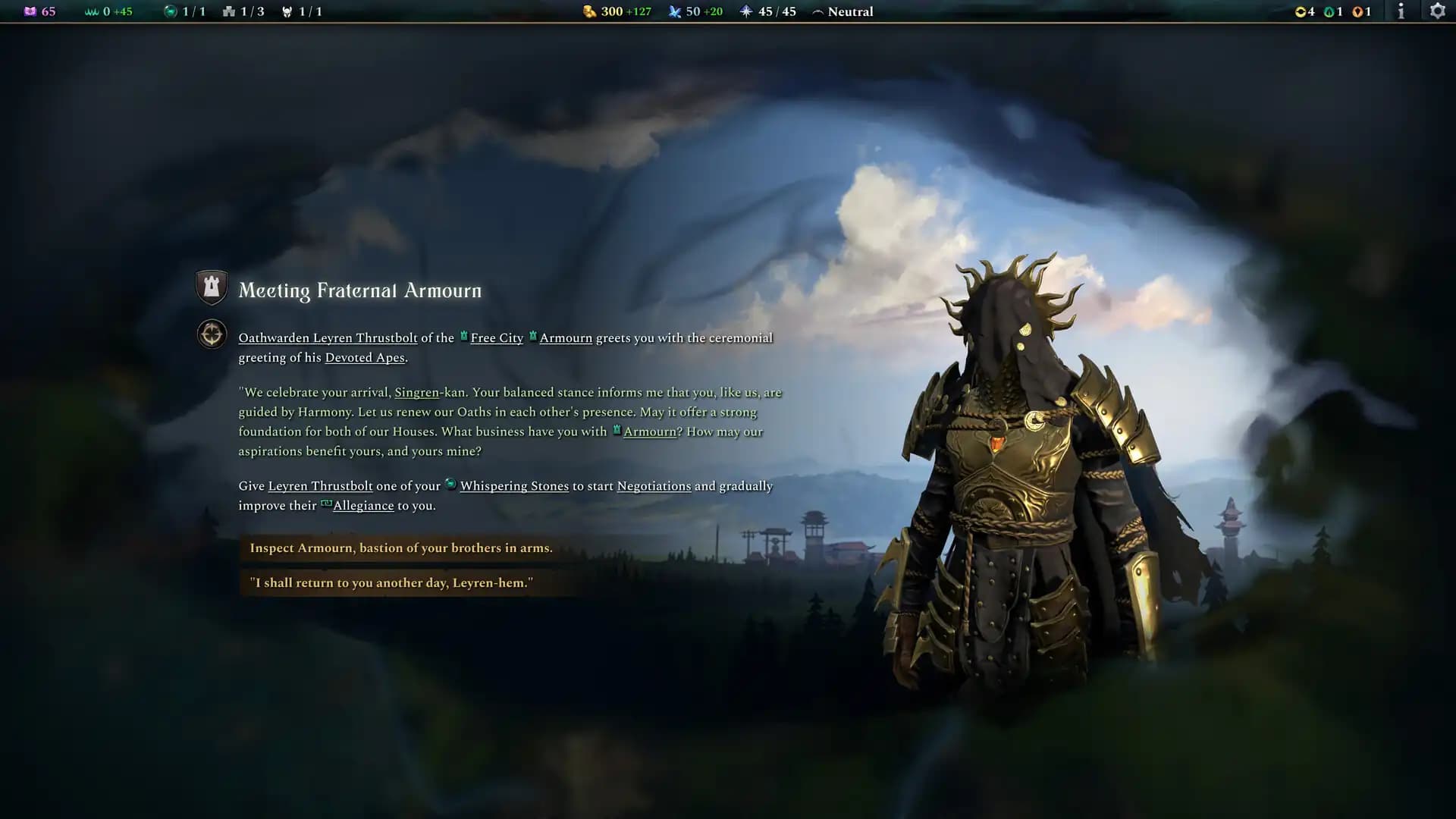
Task: Click the Allegiance link with banner icon
Action: point(363,505)
